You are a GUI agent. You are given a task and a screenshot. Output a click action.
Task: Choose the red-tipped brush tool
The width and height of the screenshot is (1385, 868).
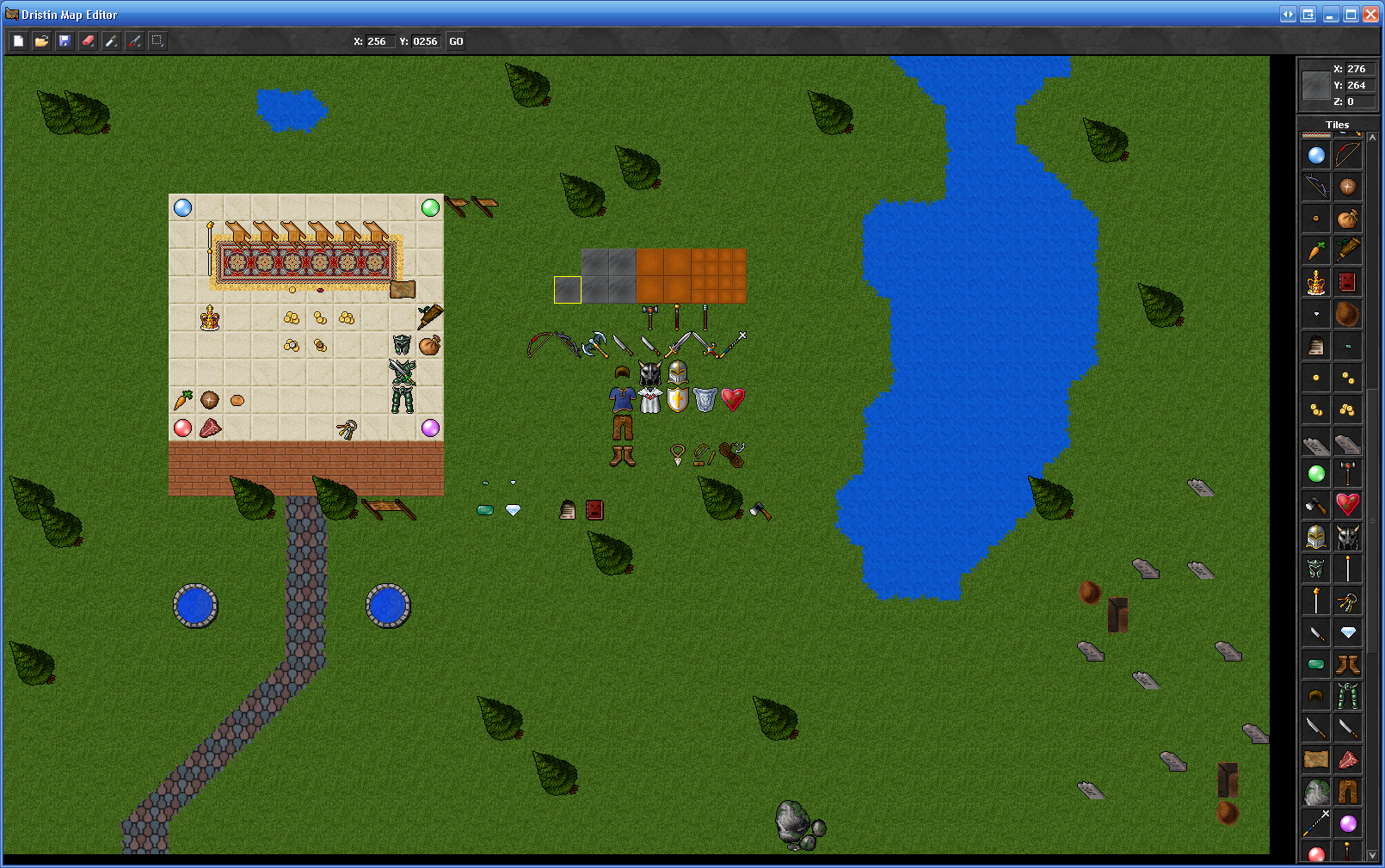click(x=134, y=41)
